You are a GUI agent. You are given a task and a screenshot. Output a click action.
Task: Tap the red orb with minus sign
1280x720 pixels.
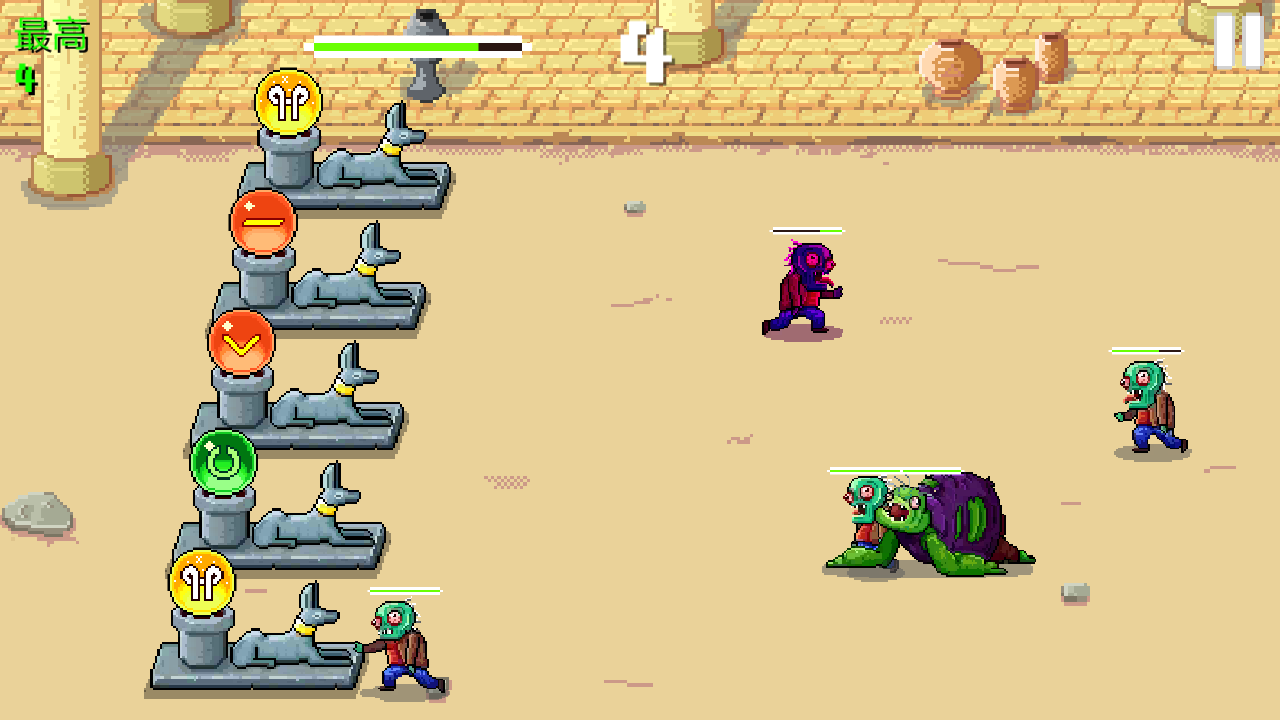263,220
